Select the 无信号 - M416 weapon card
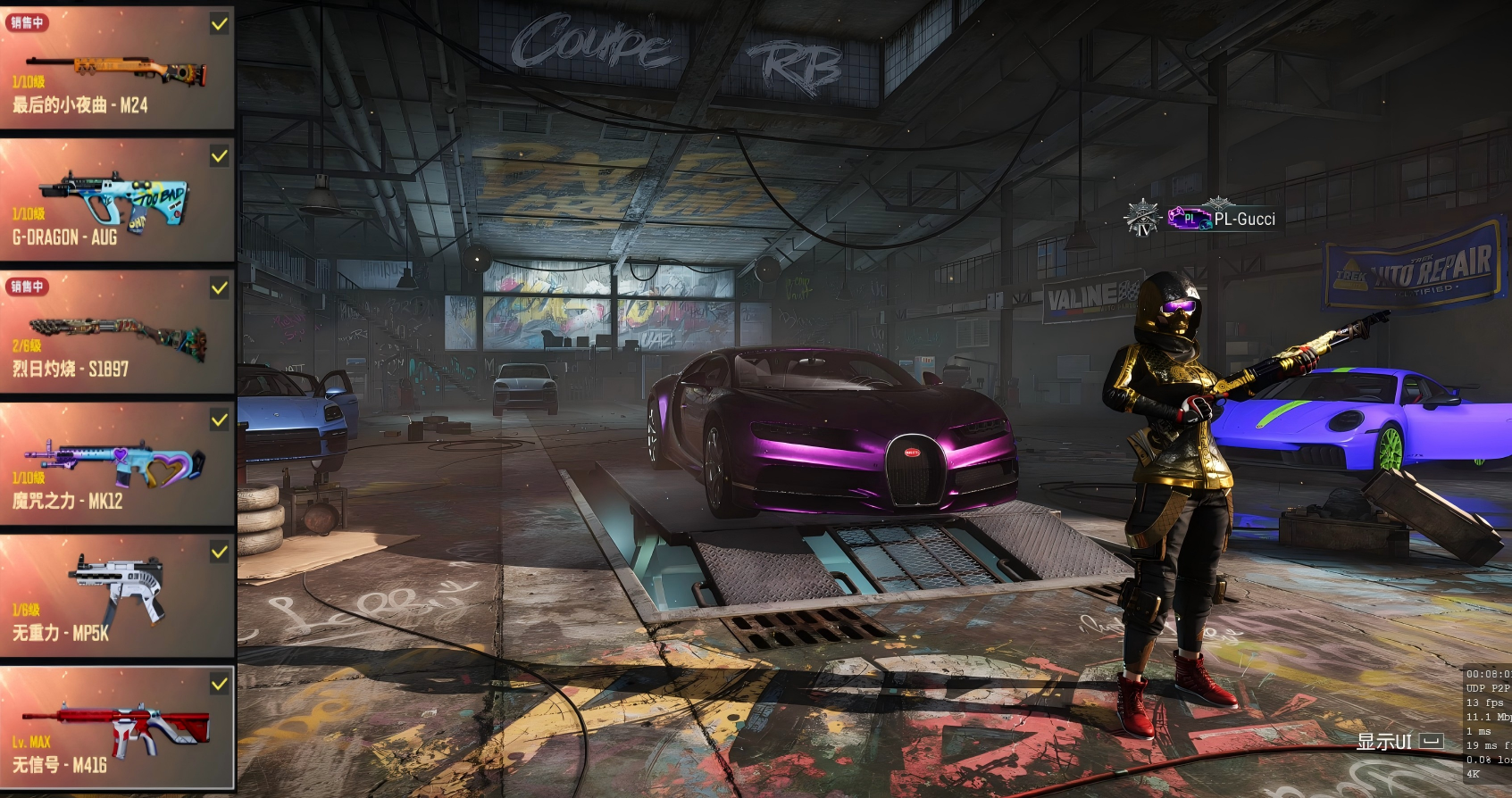 (x=116, y=728)
